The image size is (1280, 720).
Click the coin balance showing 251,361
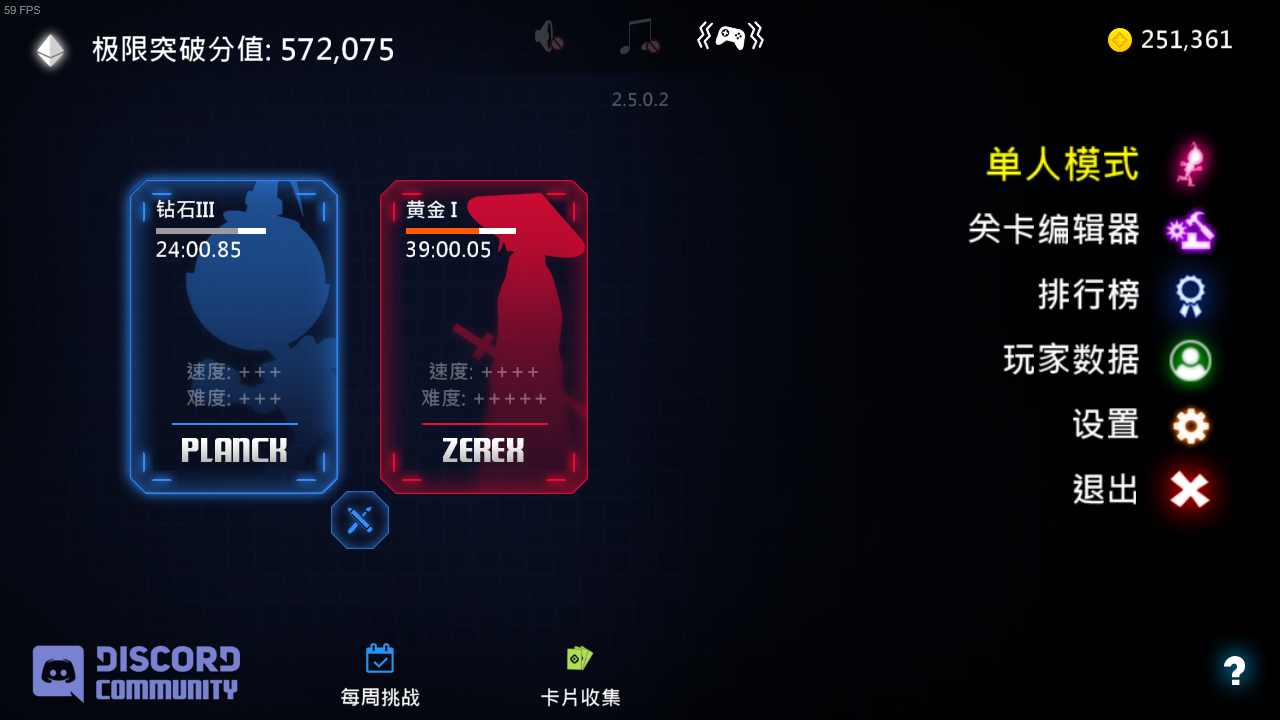click(x=1170, y=40)
